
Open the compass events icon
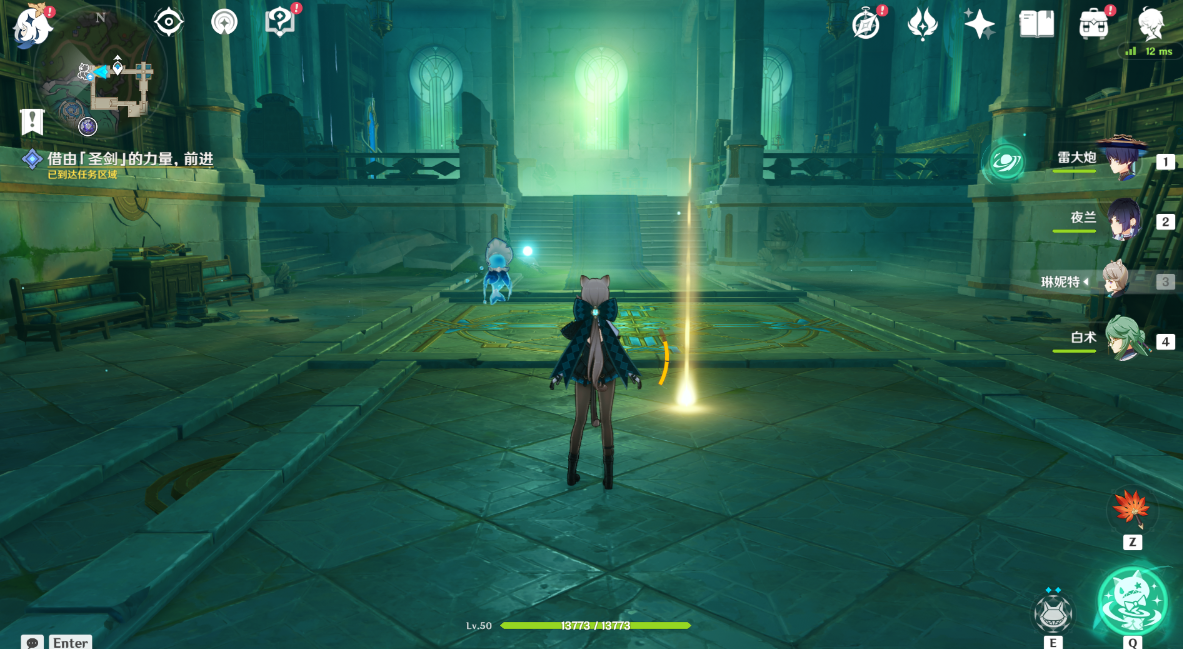click(866, 24)
